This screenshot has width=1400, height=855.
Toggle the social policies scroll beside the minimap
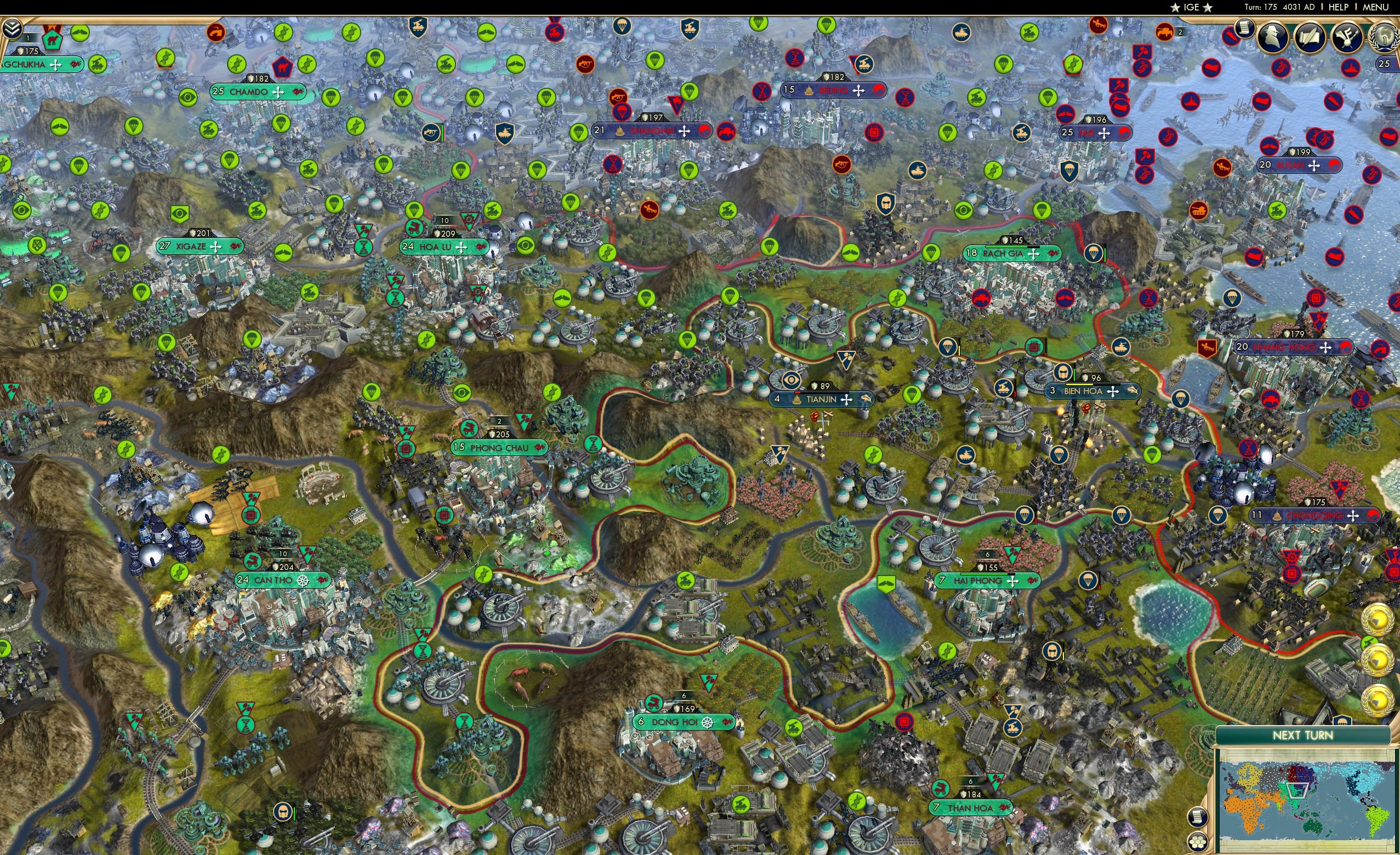(1197, 817)
